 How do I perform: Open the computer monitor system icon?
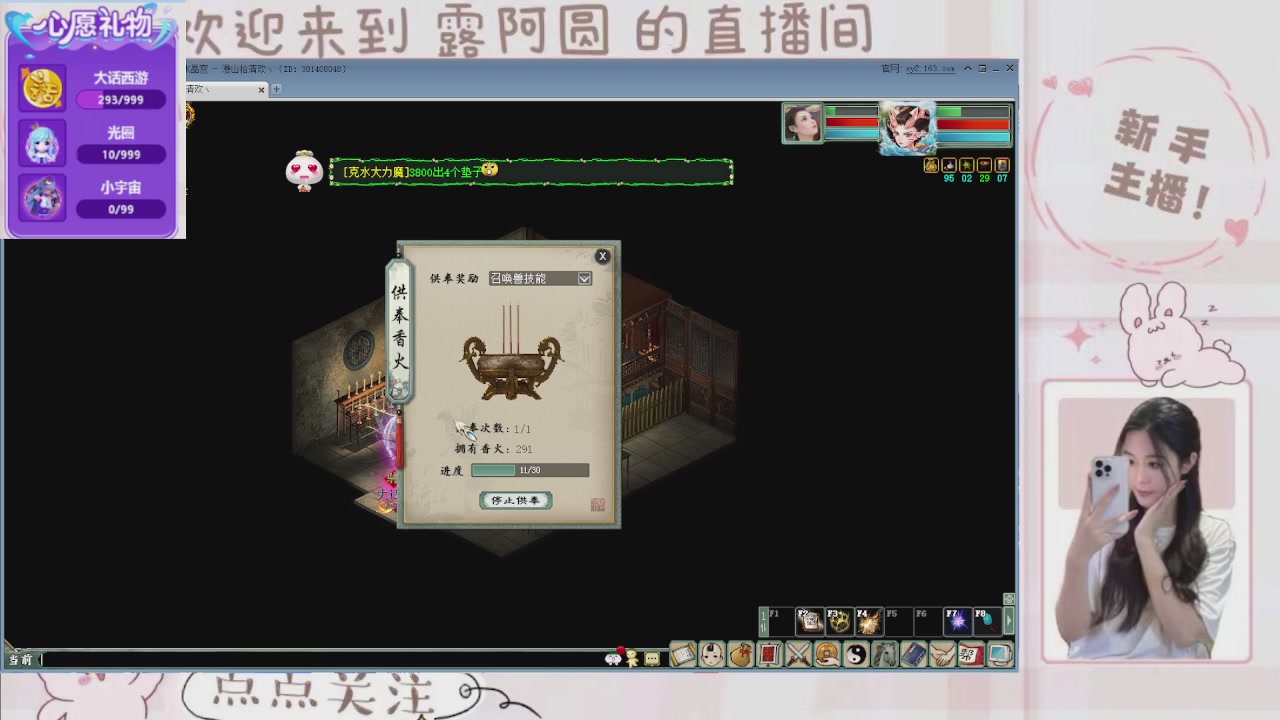[999, 656]
